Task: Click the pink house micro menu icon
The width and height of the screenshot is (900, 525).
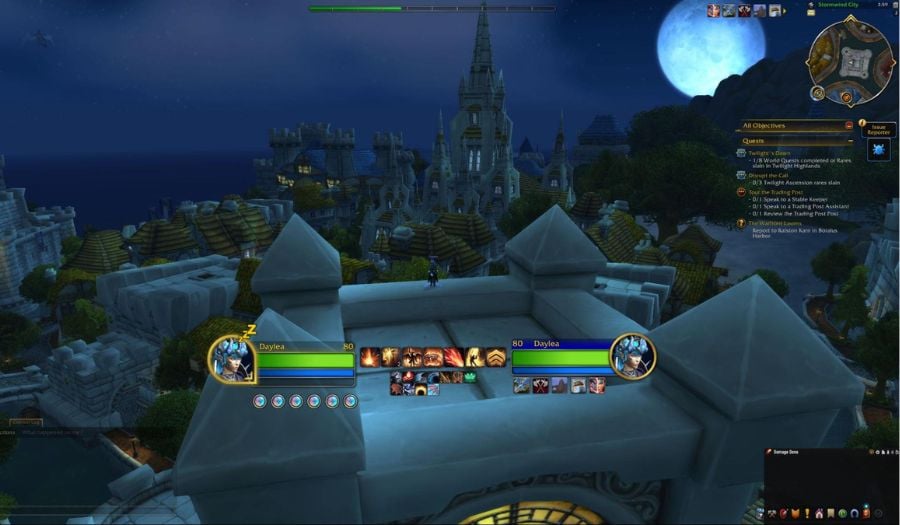Action: click(821, 514)
